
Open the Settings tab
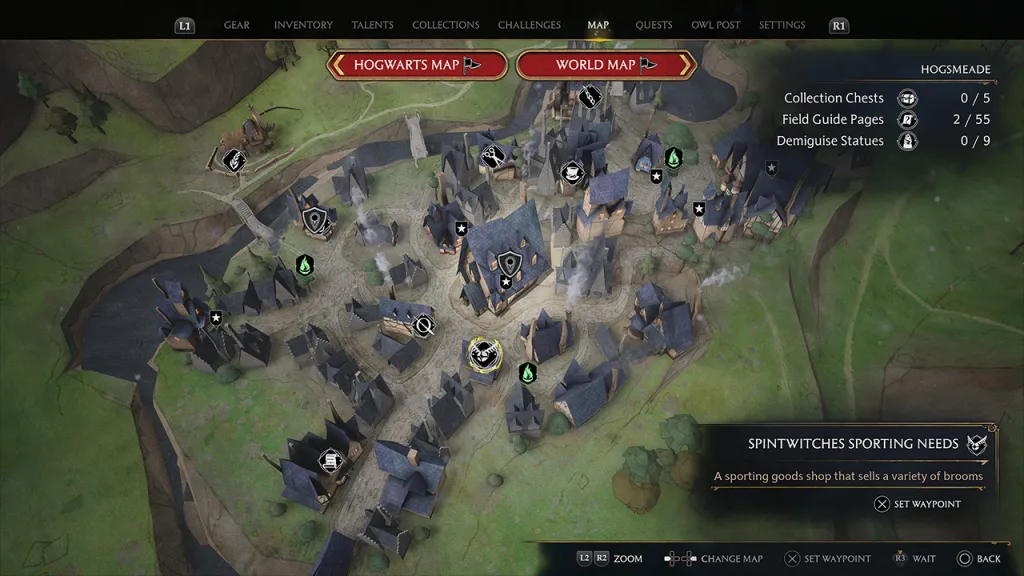click(782, 25)
